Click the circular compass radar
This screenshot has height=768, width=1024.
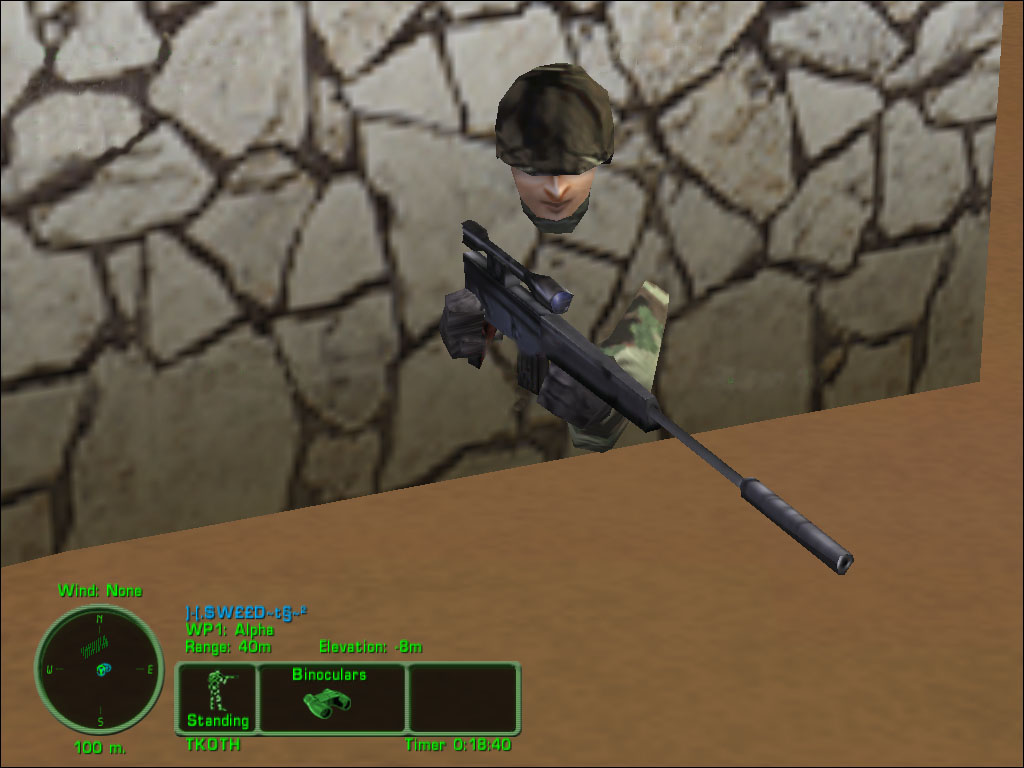[99, 669]
